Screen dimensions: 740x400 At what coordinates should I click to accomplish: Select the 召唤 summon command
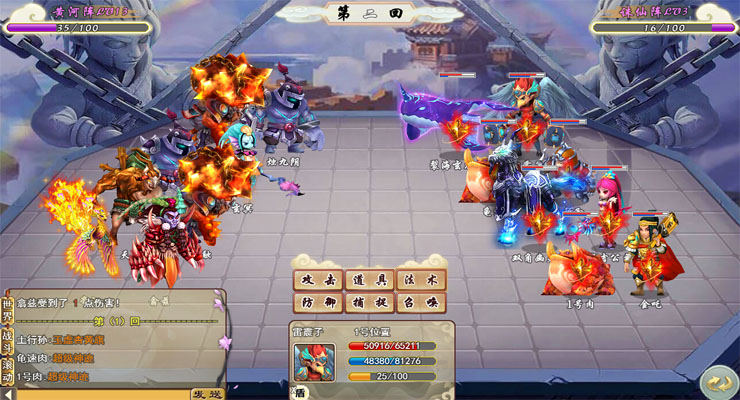420,303
